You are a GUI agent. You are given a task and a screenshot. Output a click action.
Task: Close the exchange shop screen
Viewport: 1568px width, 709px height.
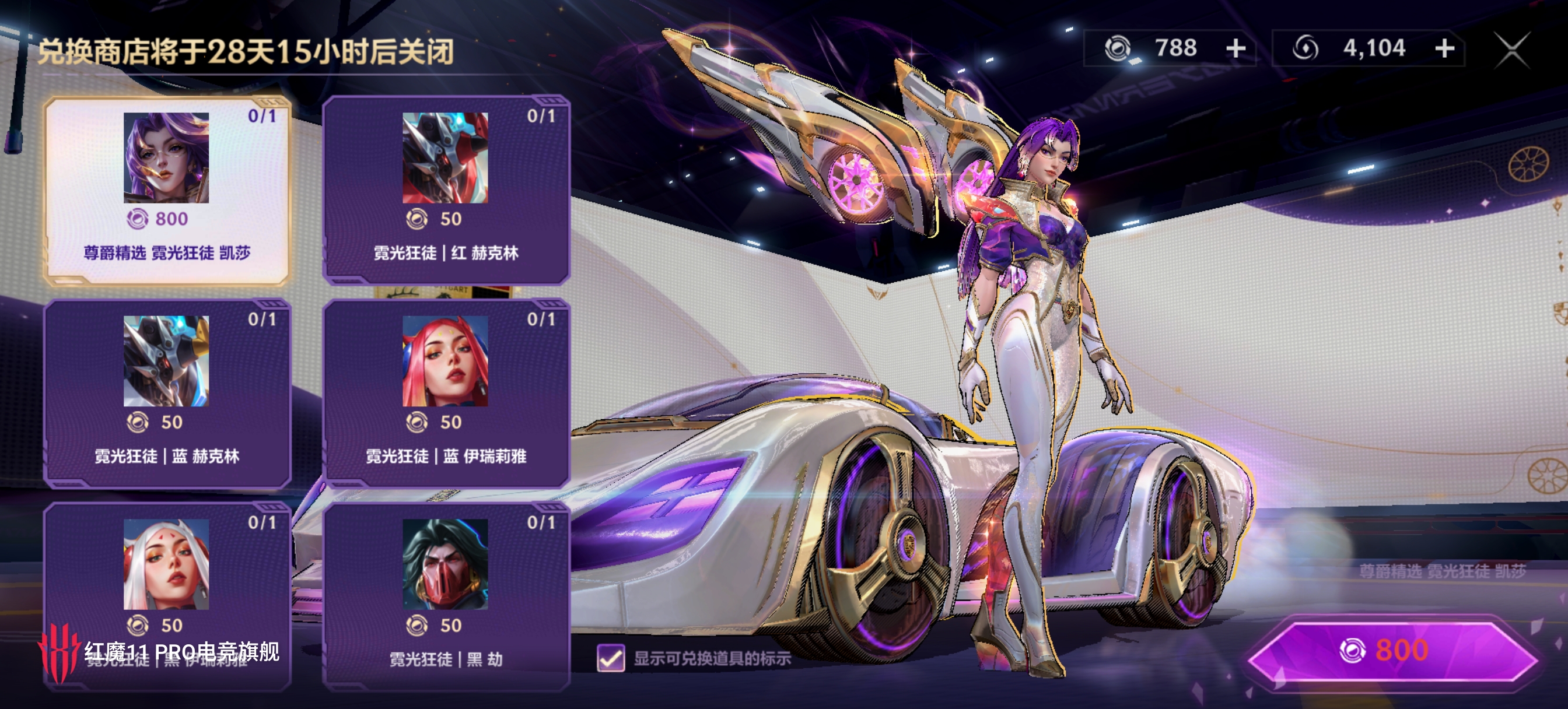pyautogui.click(x=1511, y=50)
